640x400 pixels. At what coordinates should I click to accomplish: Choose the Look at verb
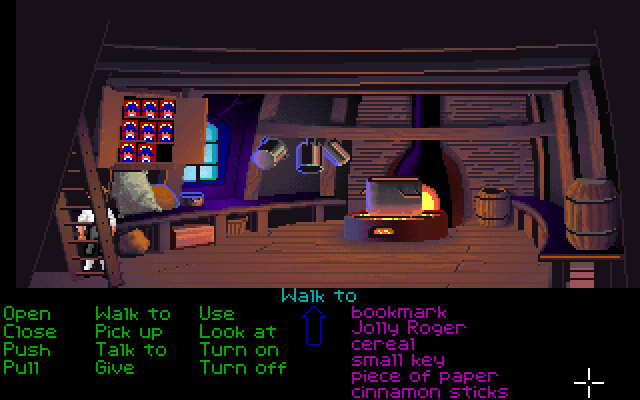[x=237, y=332]
